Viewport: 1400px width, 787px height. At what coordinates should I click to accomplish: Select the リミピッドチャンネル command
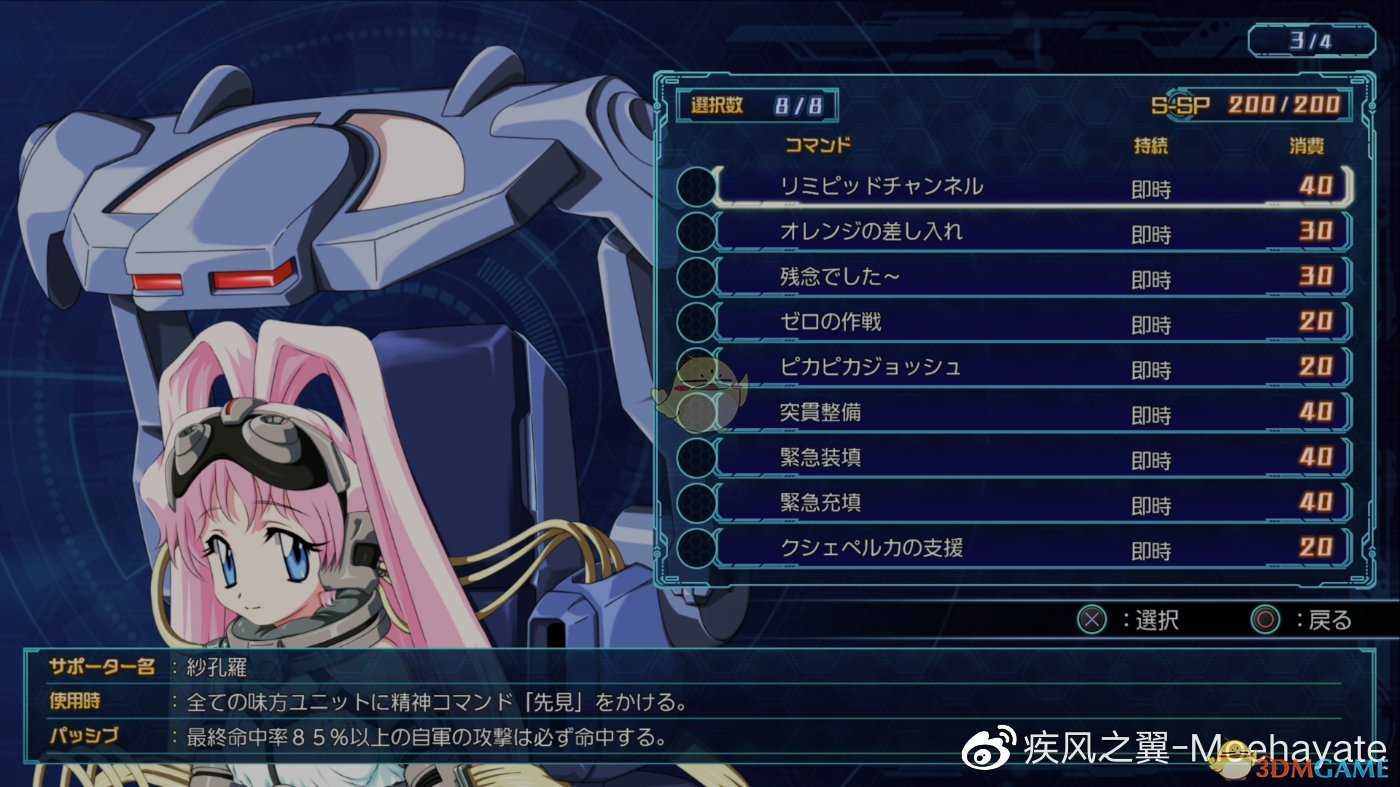pos(881,187)
